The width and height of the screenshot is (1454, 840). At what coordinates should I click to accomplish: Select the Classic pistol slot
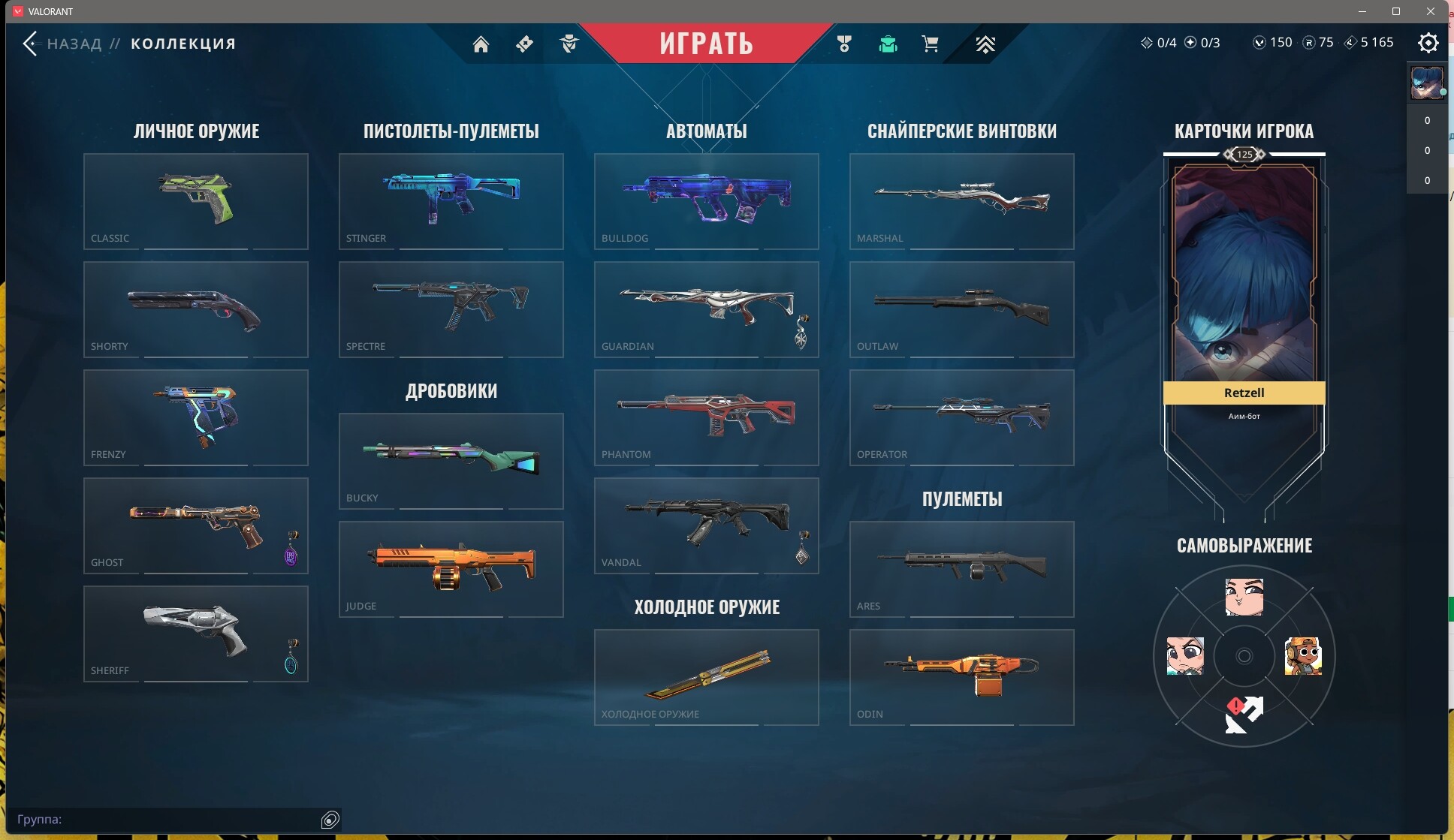(x=195, y=201)
